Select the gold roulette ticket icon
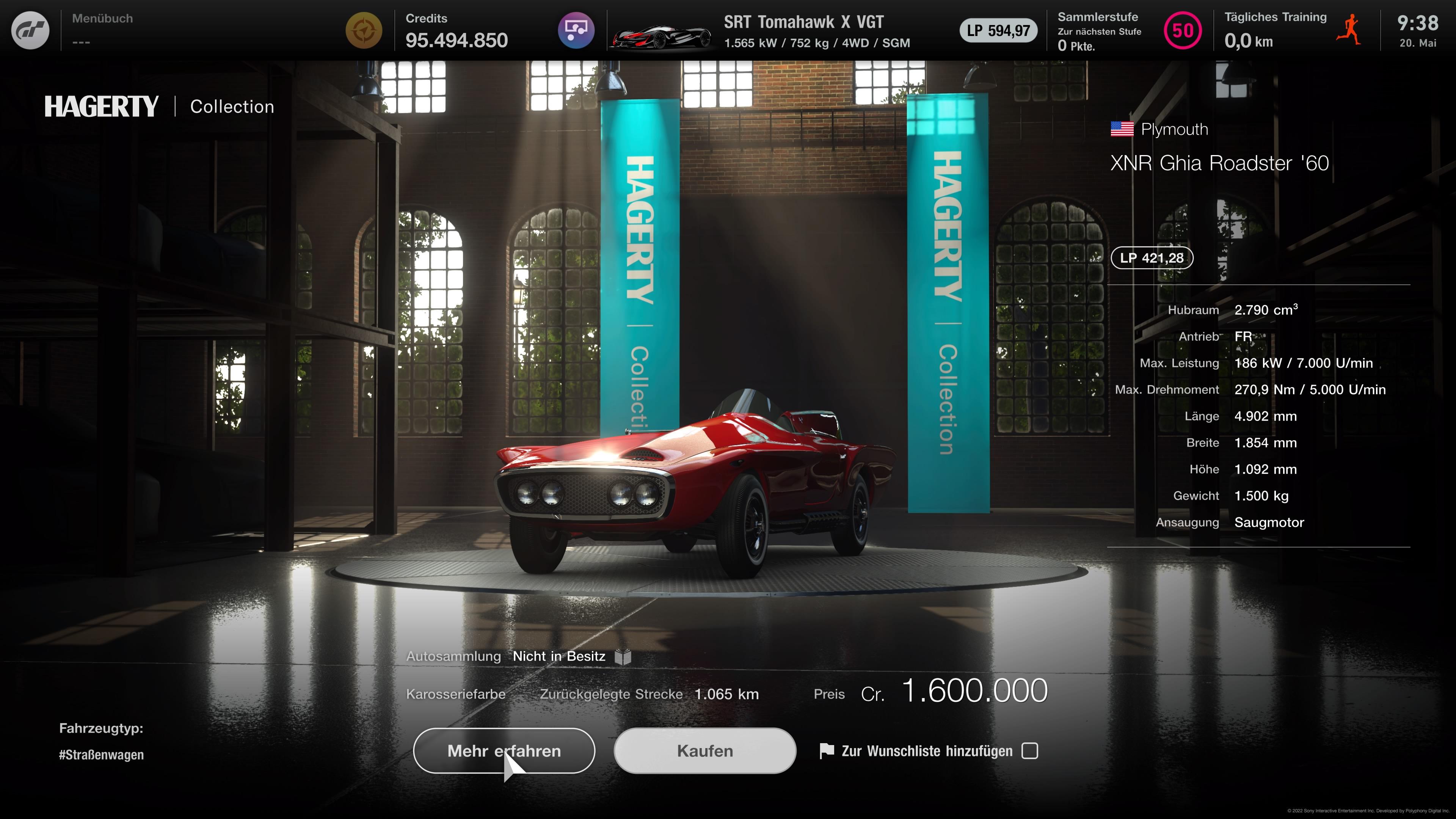The image size is (1456, 819). tap(364, 30)
